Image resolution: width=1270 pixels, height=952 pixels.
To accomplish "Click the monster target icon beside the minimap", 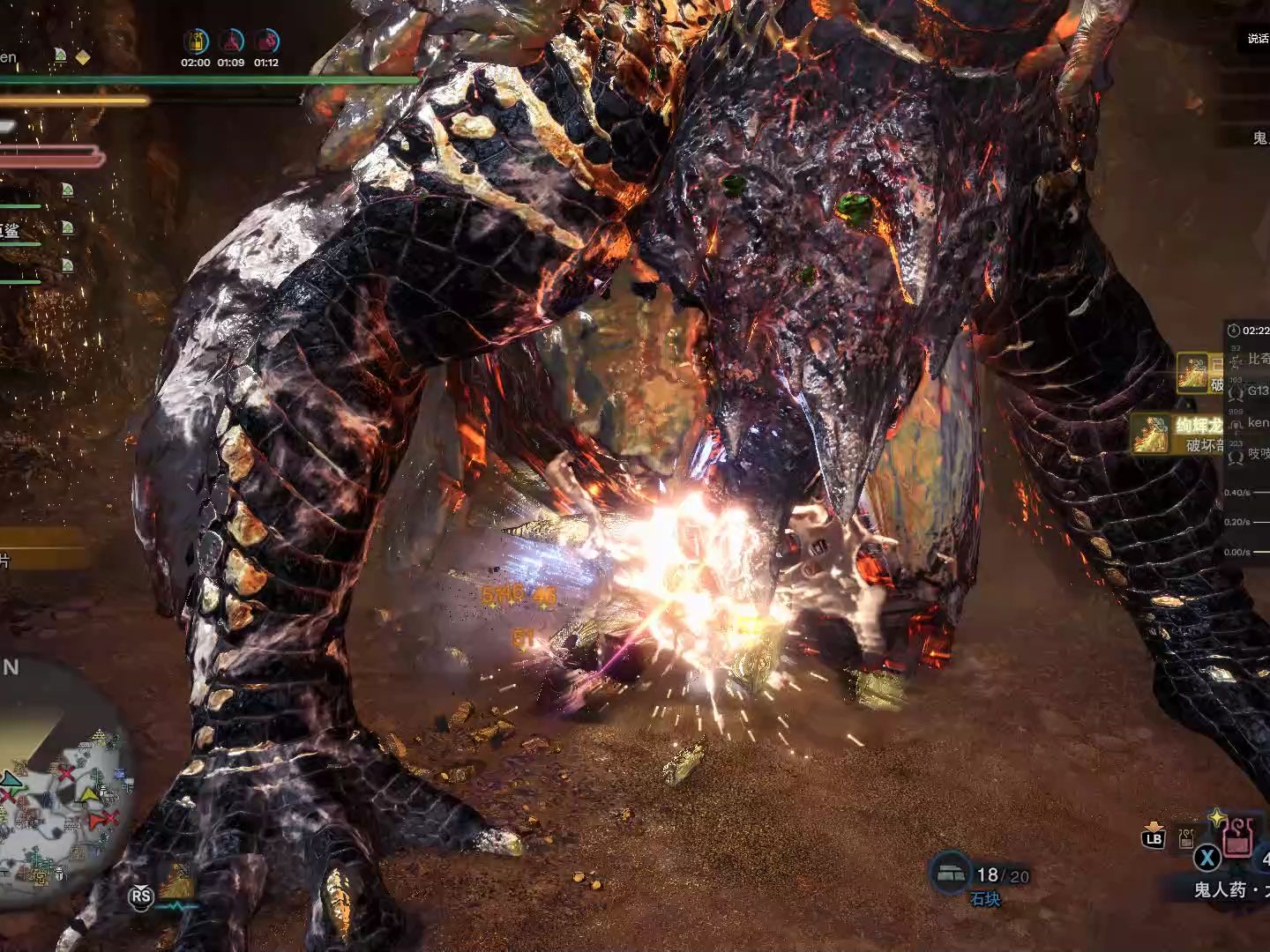I will 176,881.
